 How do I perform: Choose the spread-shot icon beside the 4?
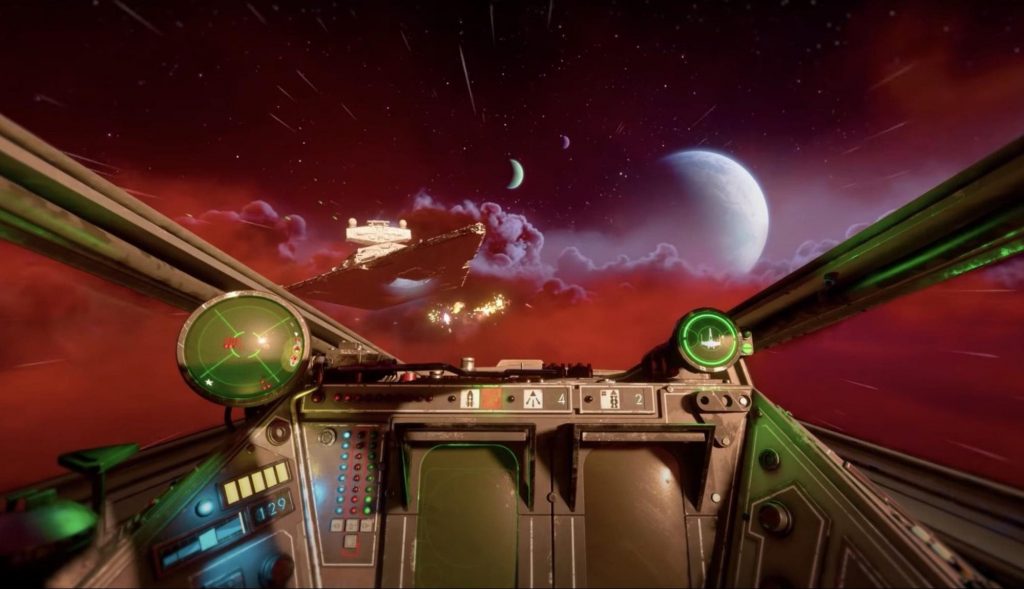click(x=533, y=399)
